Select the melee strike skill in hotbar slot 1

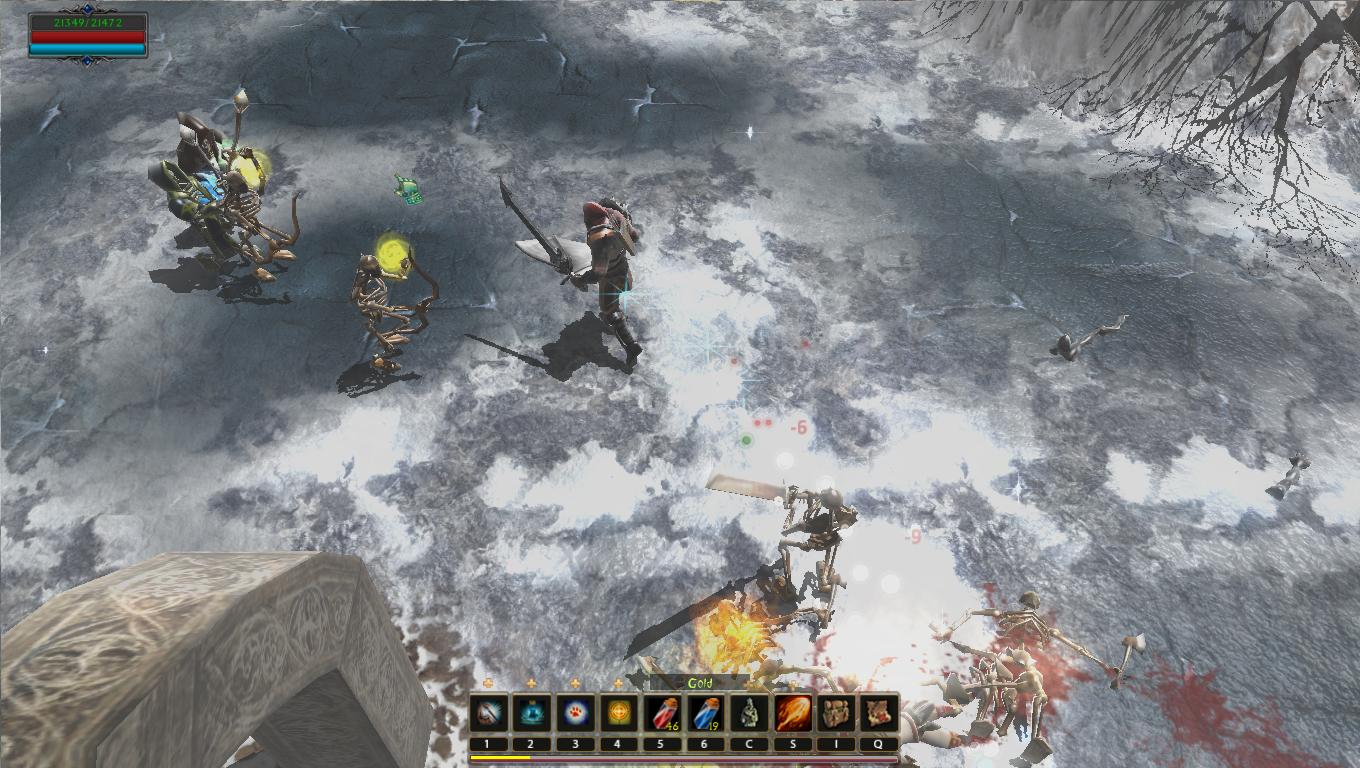coord(487,714)
